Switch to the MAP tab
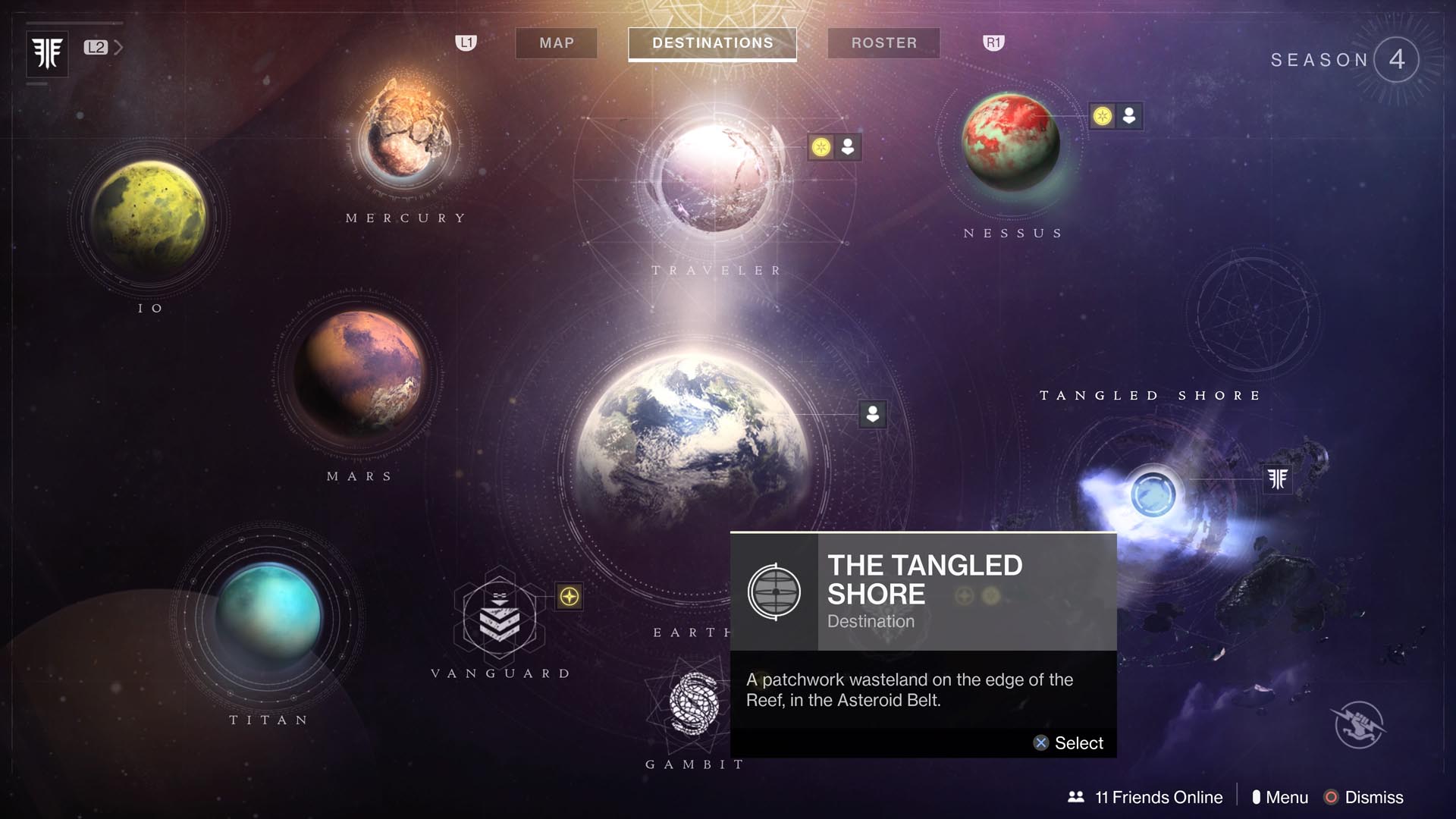 pos(556,43)
